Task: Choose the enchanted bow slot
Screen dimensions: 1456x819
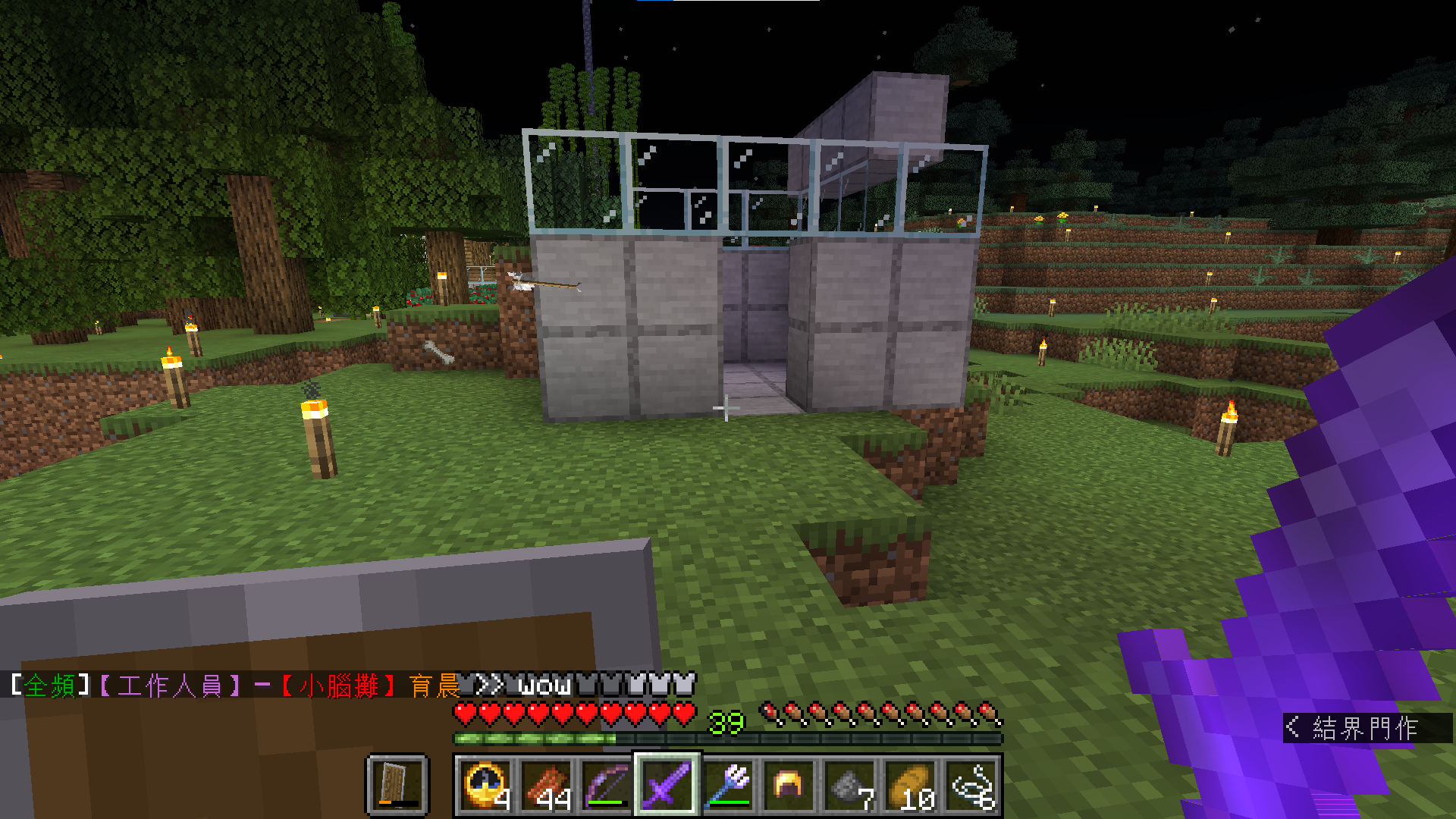Action: (607, 786)
